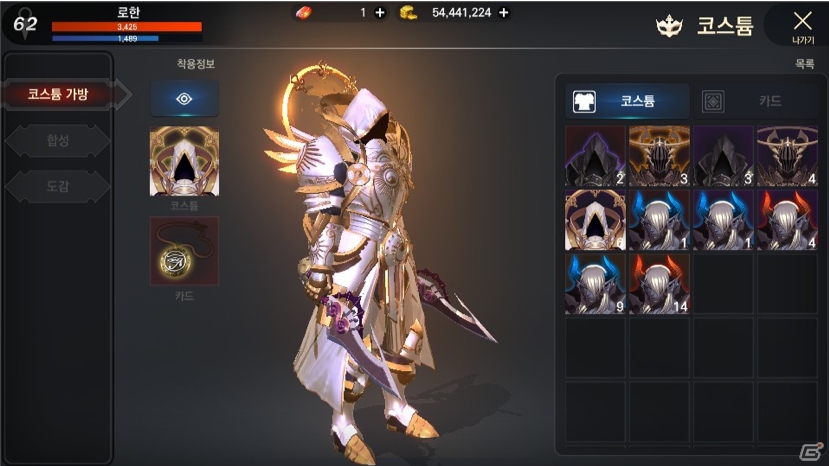Select the white hooded costume in the list
The image size is (829, 466).
click(595, 220)
